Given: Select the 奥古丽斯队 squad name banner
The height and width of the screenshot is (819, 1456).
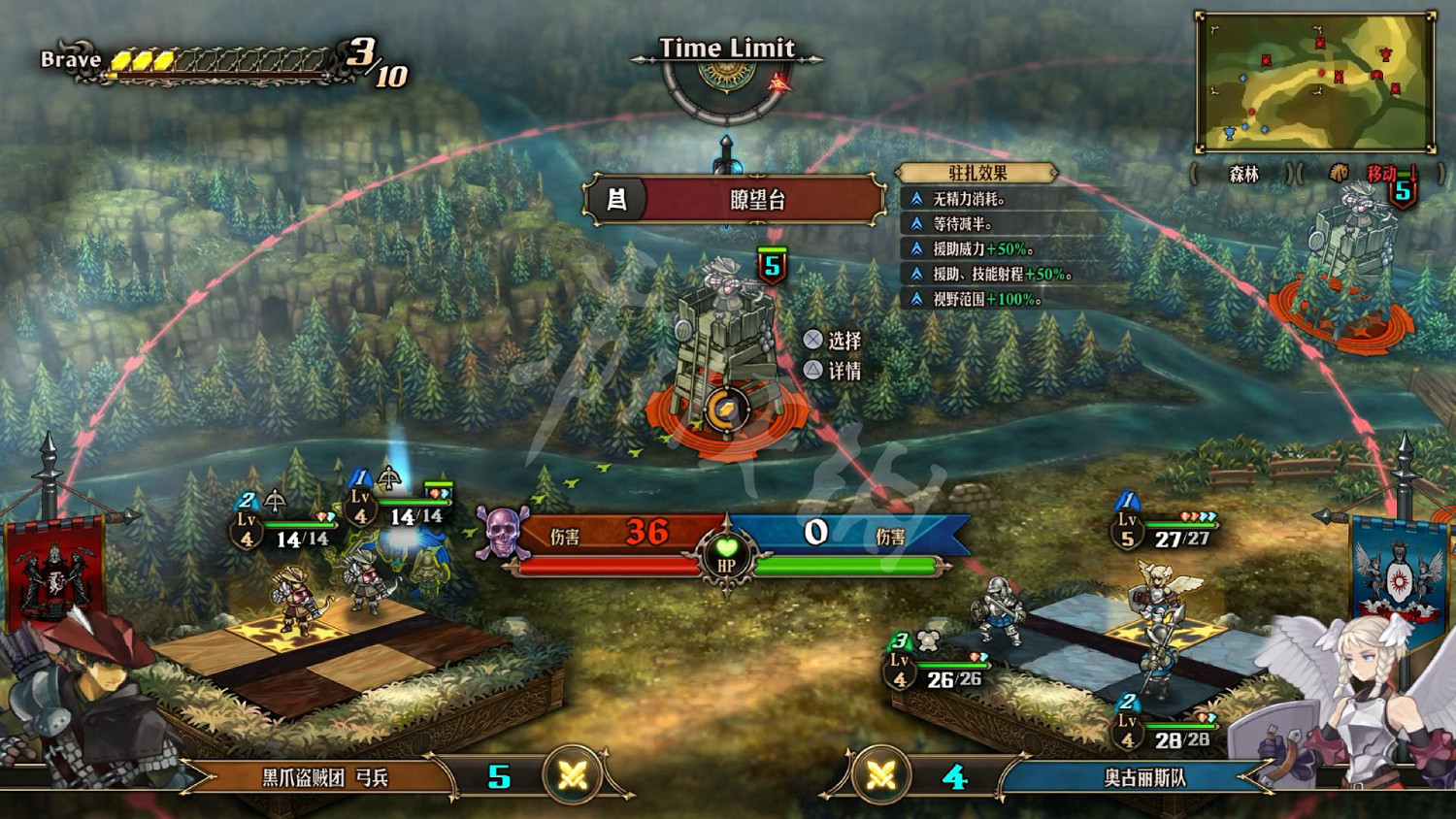Looking at the screenshot, I should point(1143,777).
